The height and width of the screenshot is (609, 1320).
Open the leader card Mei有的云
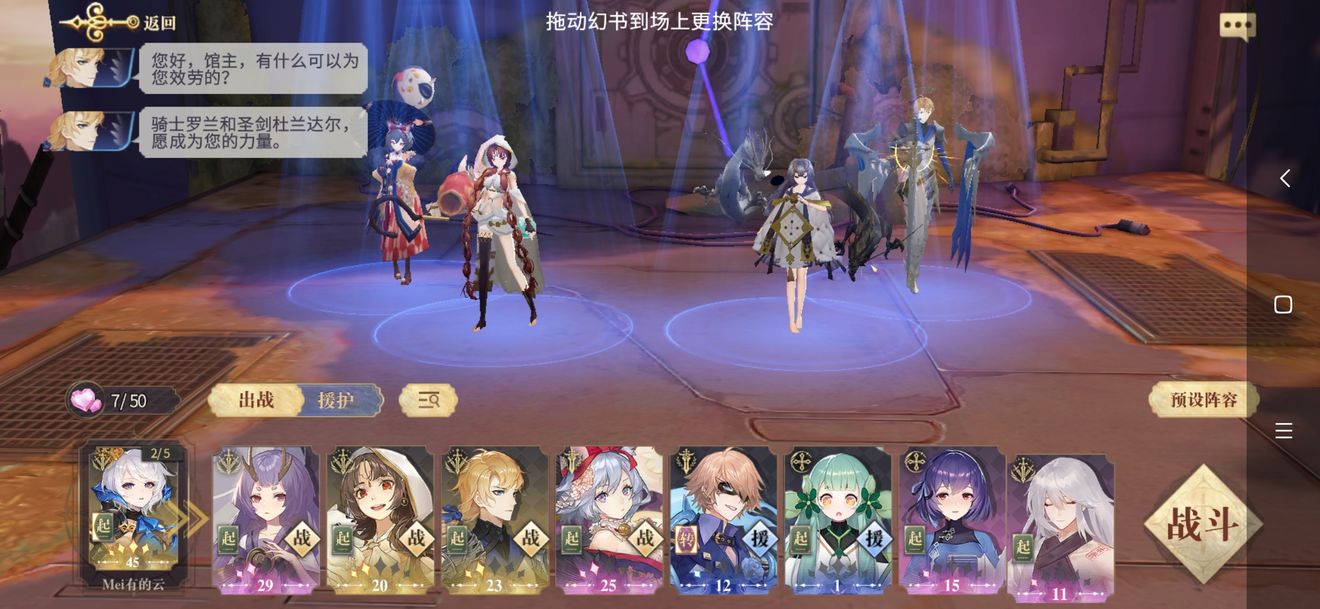click(x=133, y=510)
